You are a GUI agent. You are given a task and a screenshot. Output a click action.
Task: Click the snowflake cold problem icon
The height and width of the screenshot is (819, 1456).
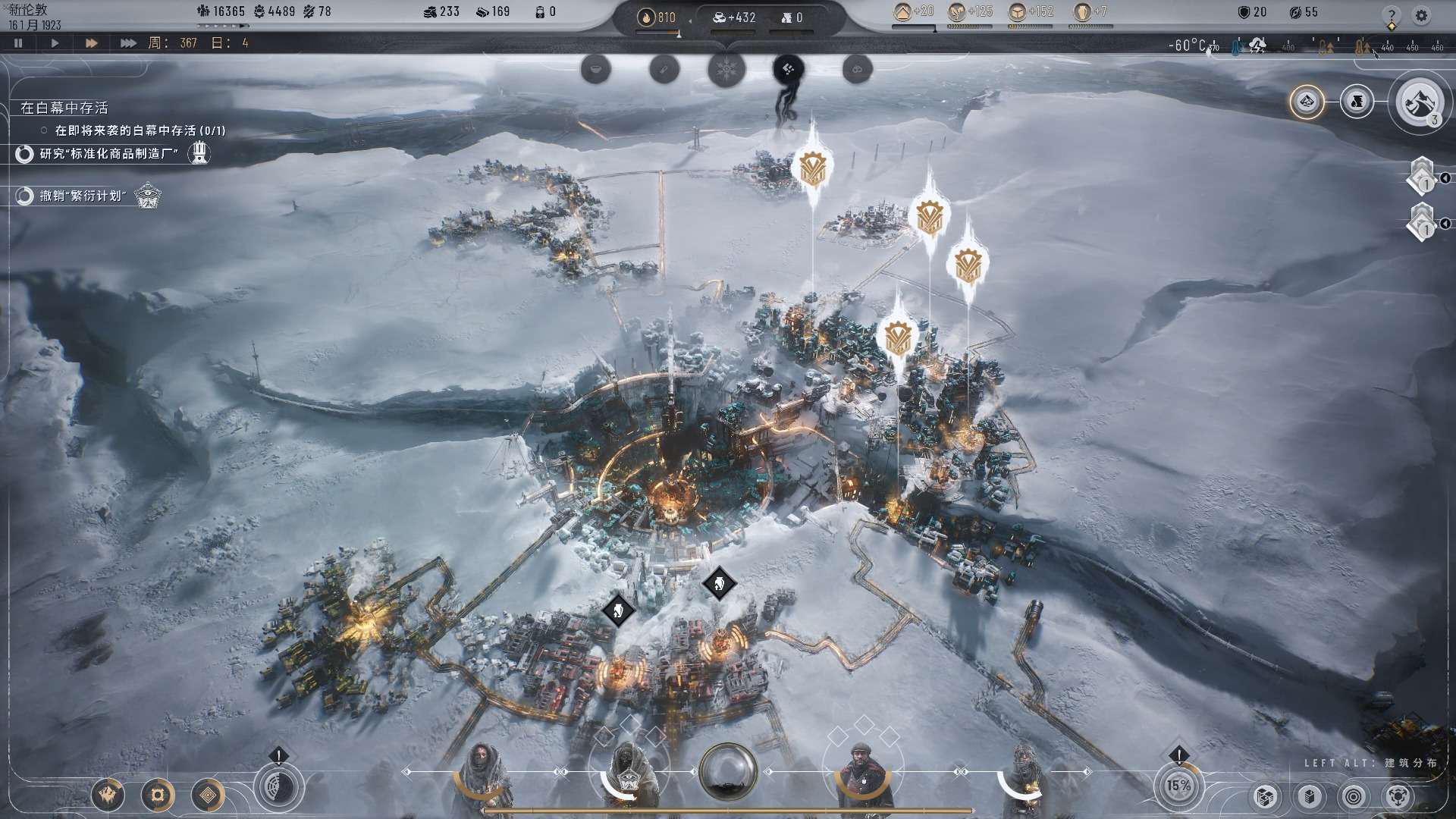(726, 70)
